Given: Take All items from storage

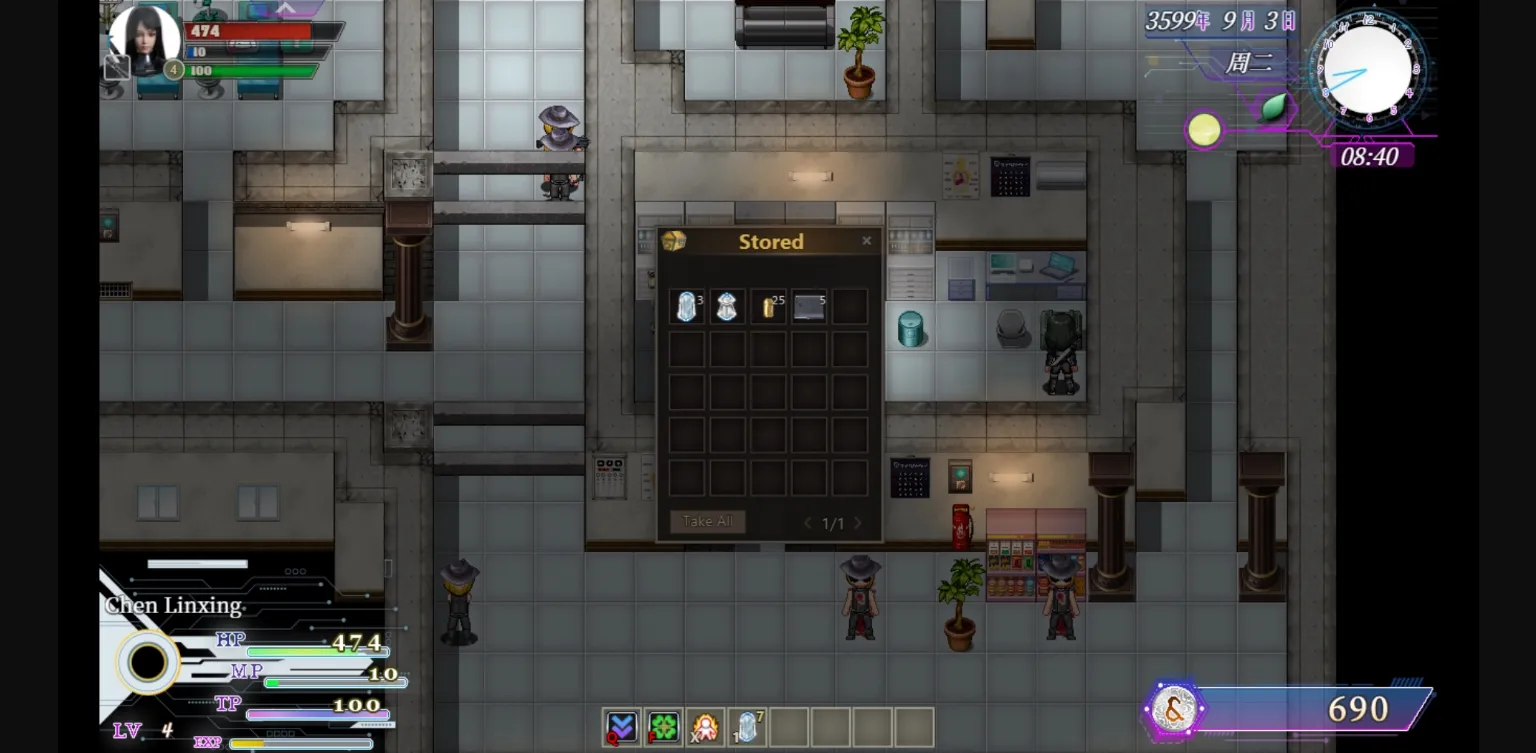Looking at the screenshot, I should coord(707,522).
